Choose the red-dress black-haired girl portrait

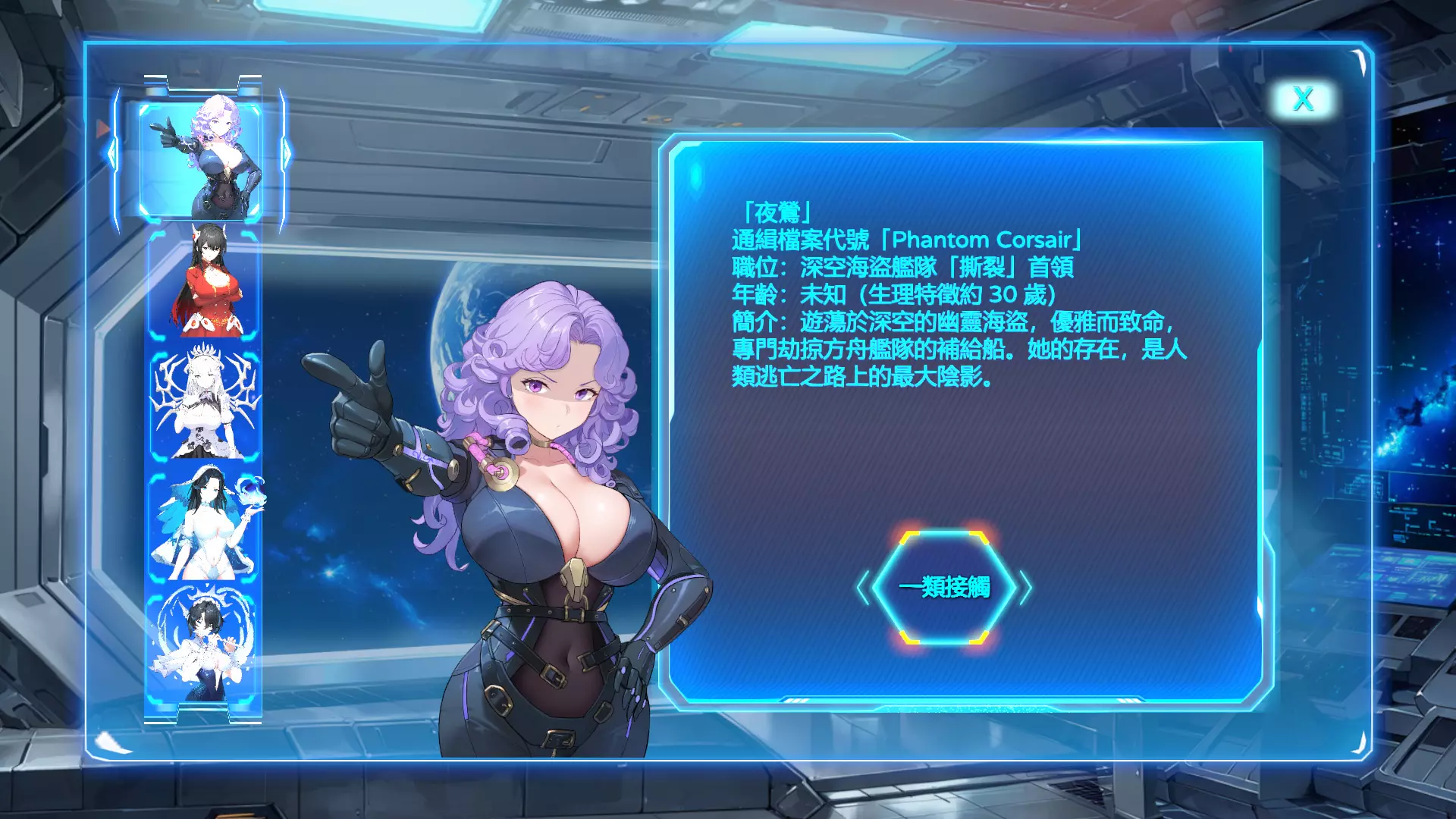coord(203,284)
